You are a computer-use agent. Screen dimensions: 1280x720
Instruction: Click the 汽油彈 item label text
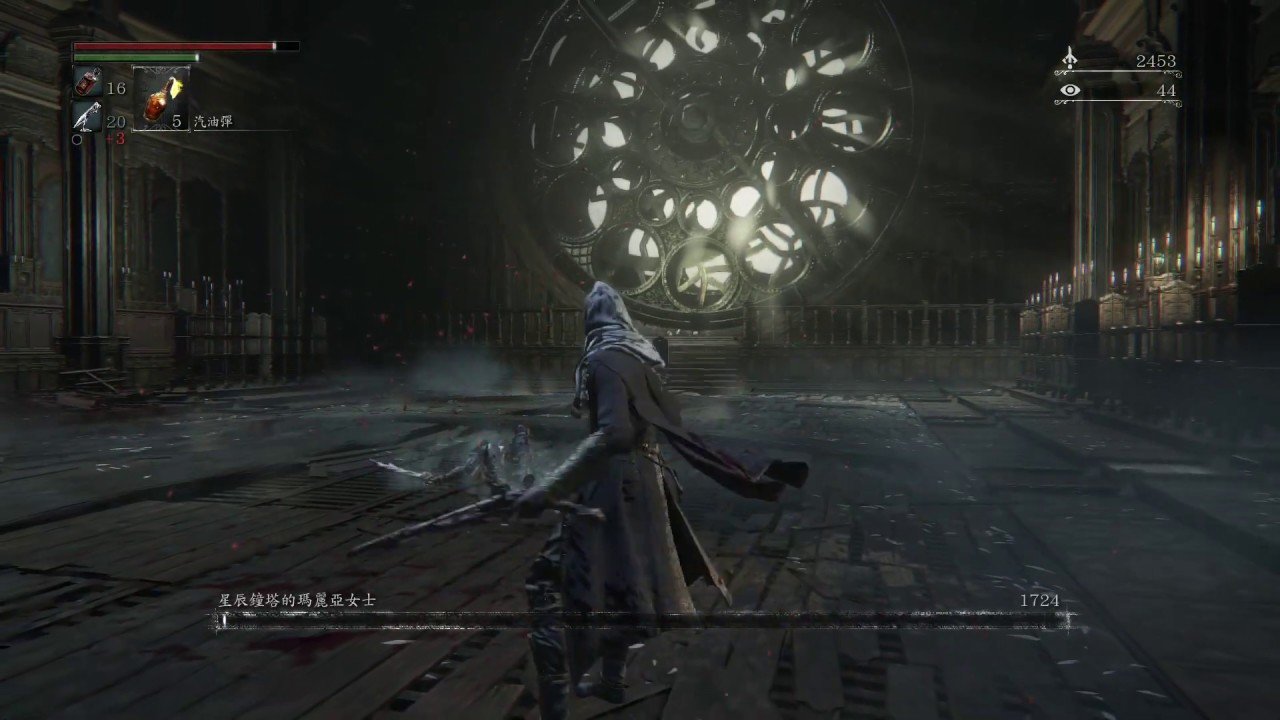click(x=212, y=120)
